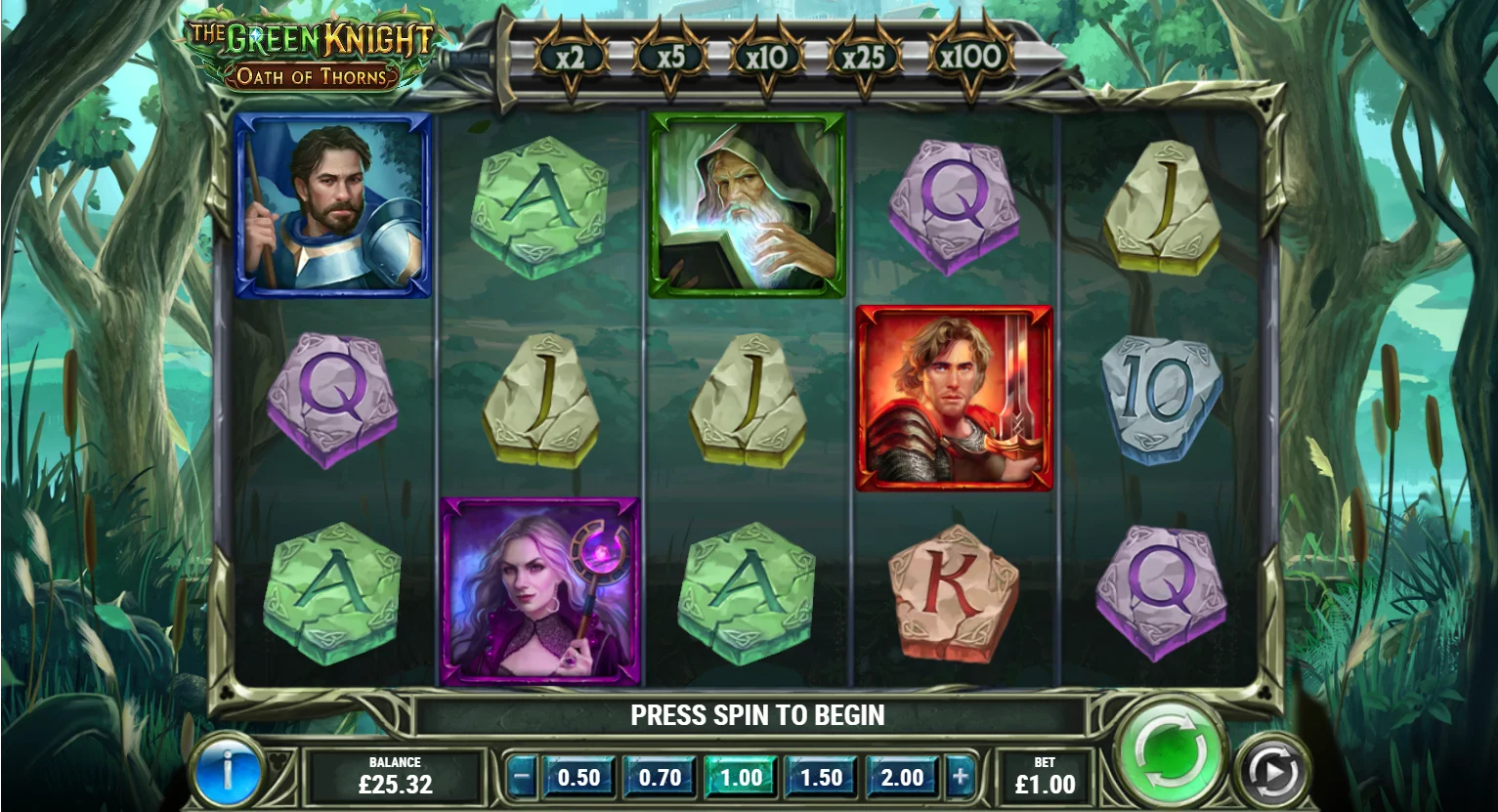Select the 1.00 bet value
Viewport: 1498px width, 812px height.
741,778
